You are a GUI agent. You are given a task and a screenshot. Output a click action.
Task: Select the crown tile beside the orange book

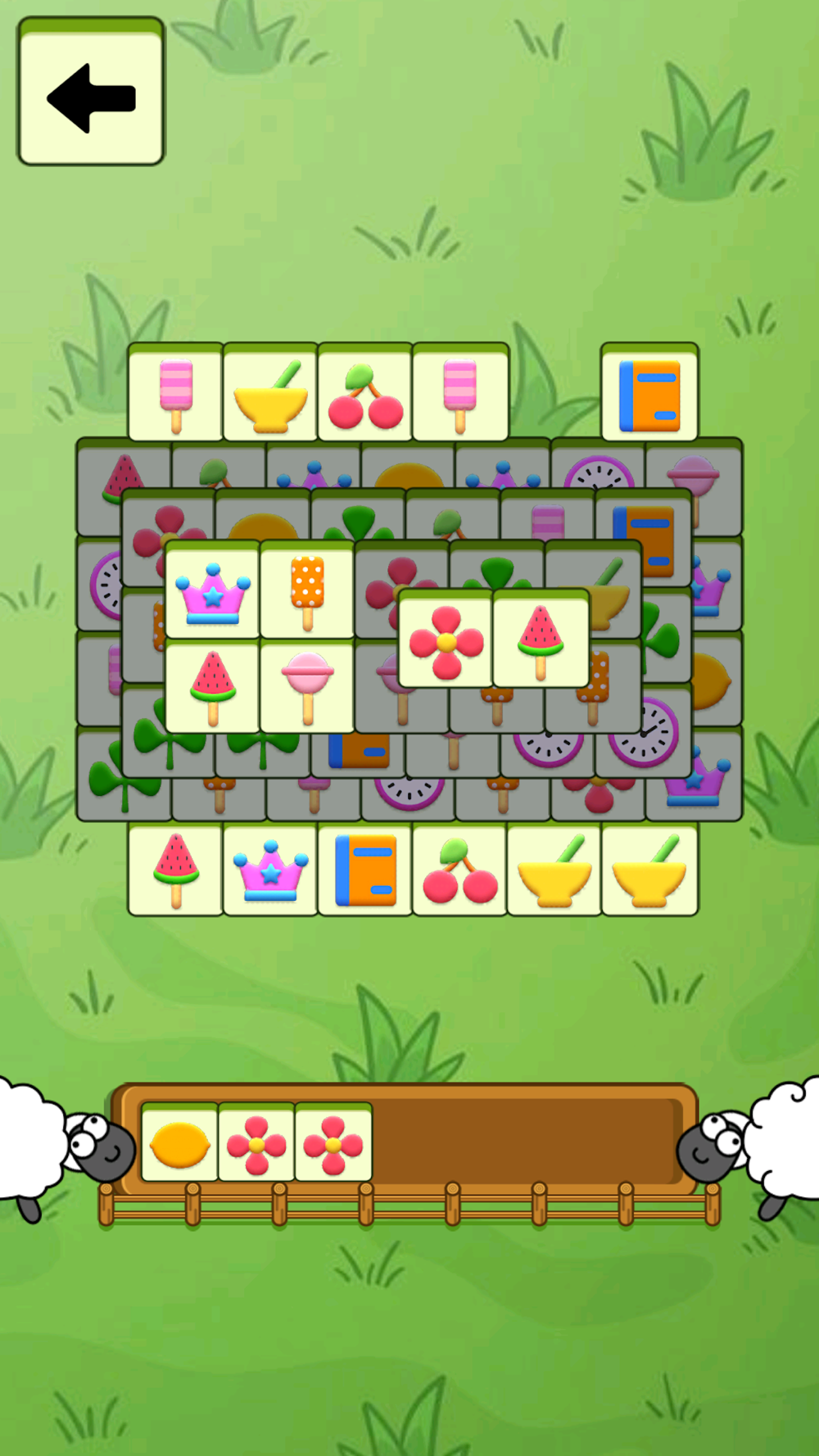270,870
